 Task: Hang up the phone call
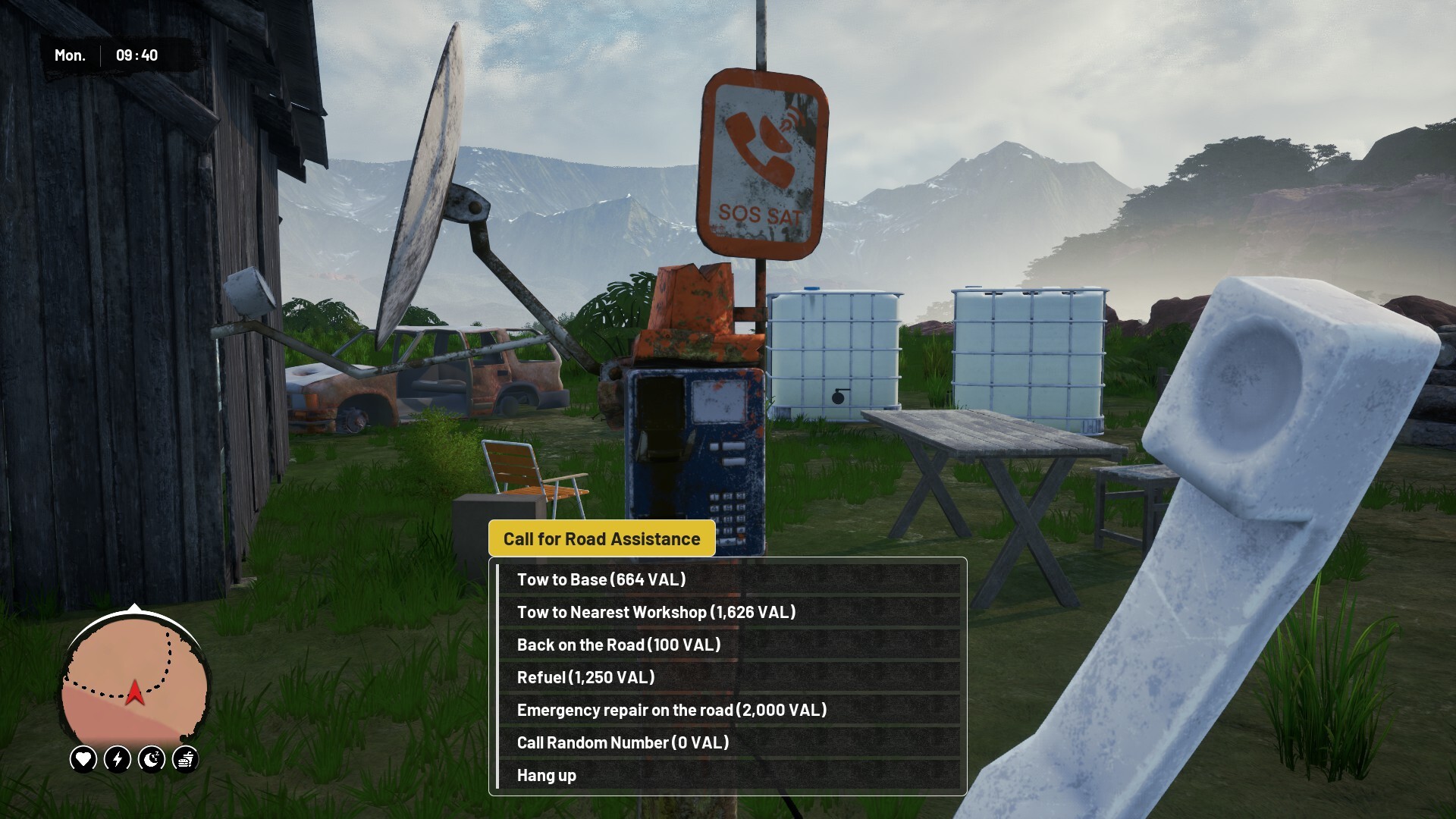(547, 775)
